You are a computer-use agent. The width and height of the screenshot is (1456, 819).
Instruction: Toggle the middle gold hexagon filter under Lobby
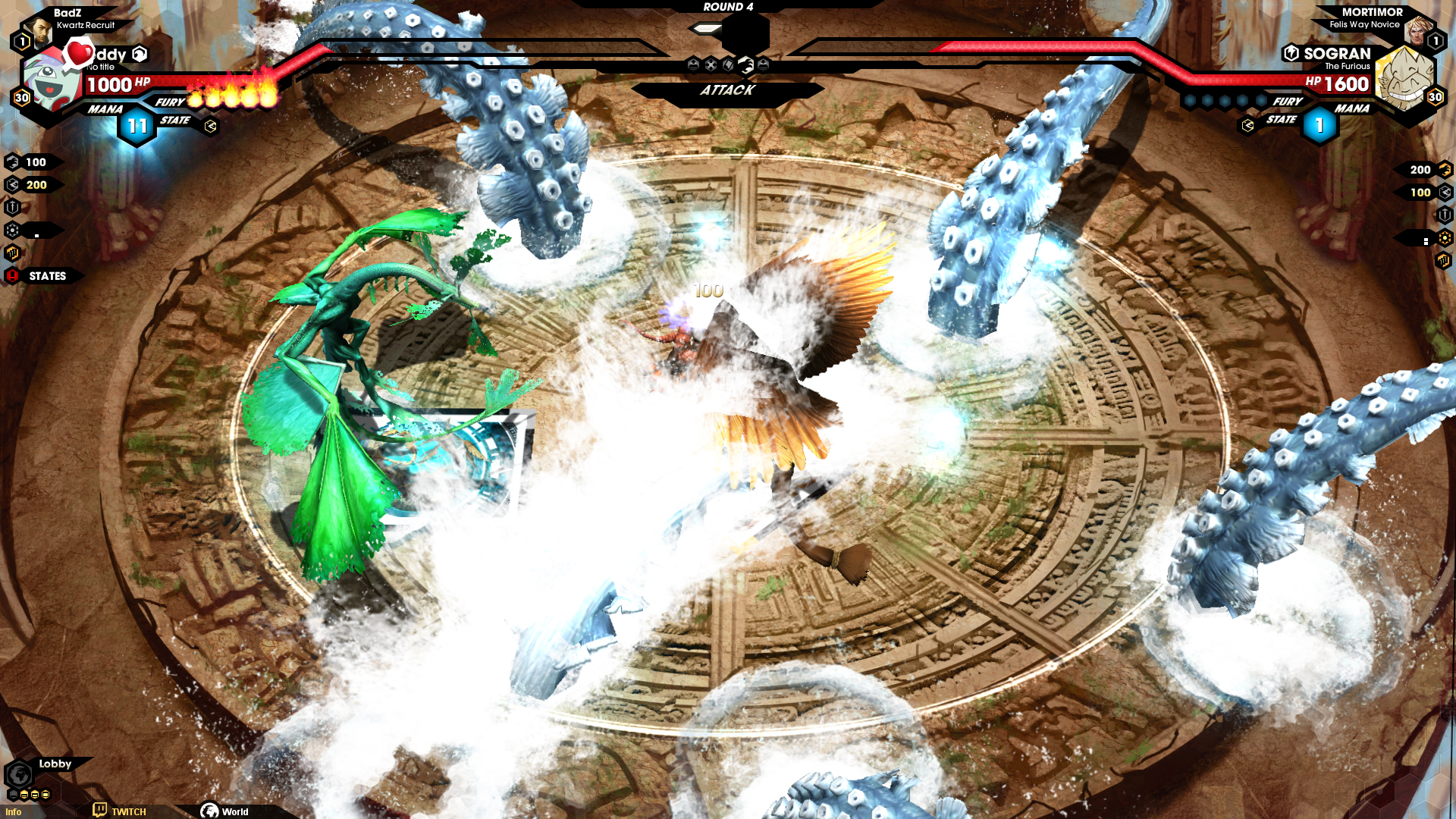35,795
